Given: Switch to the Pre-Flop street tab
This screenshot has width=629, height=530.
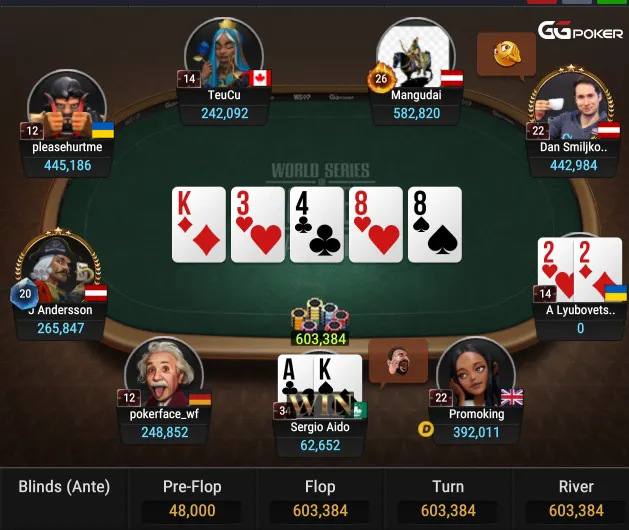Looking at the screenshot, I should (192, 498).
